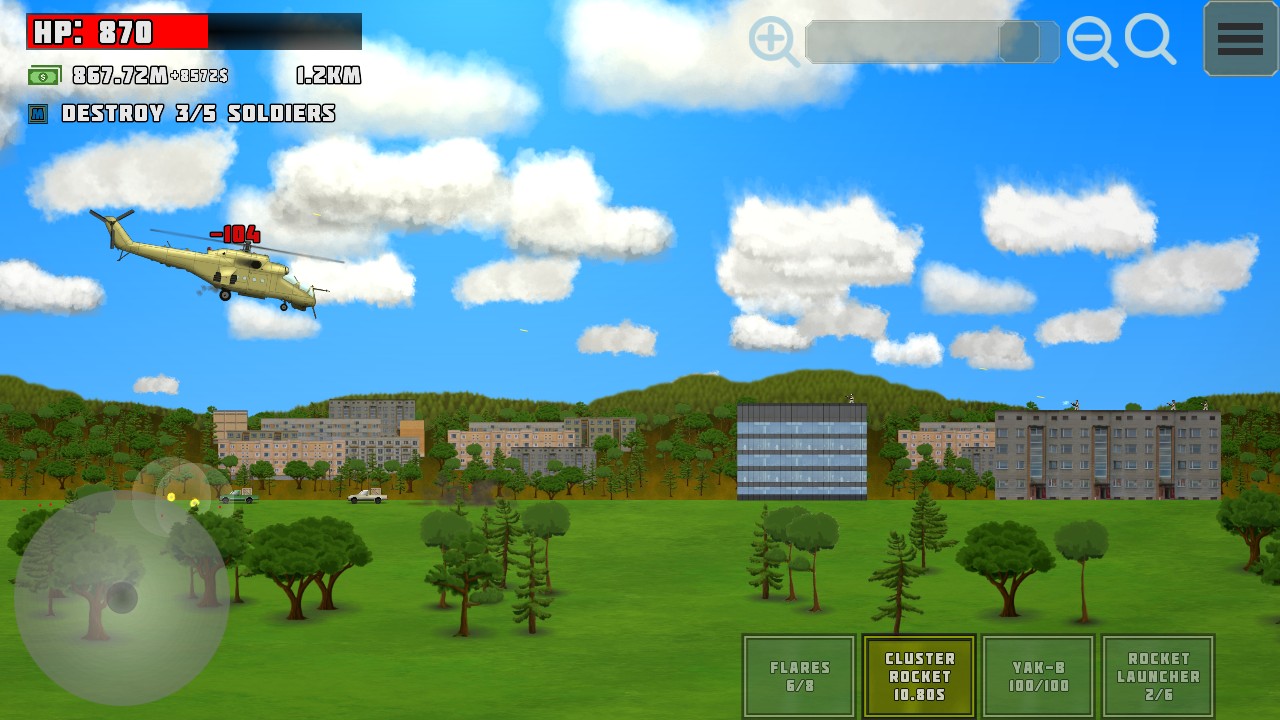Click the plain magnifier icon

coord(1149,40)
